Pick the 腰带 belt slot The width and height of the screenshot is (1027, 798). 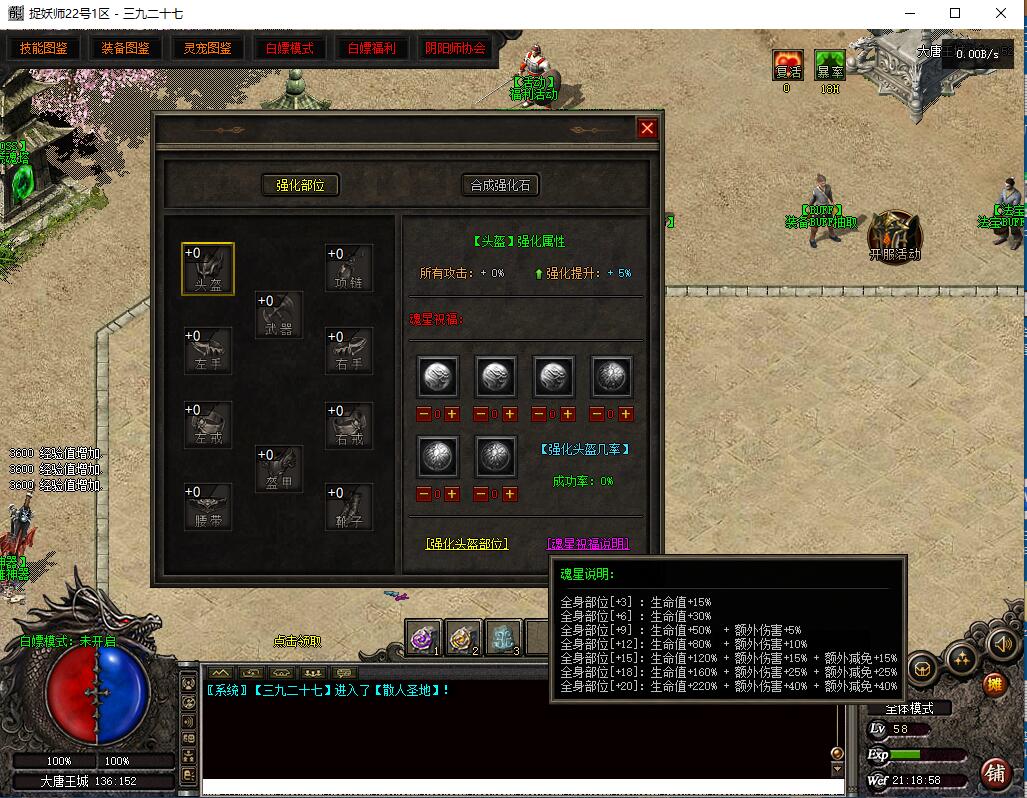click(208, 506)
